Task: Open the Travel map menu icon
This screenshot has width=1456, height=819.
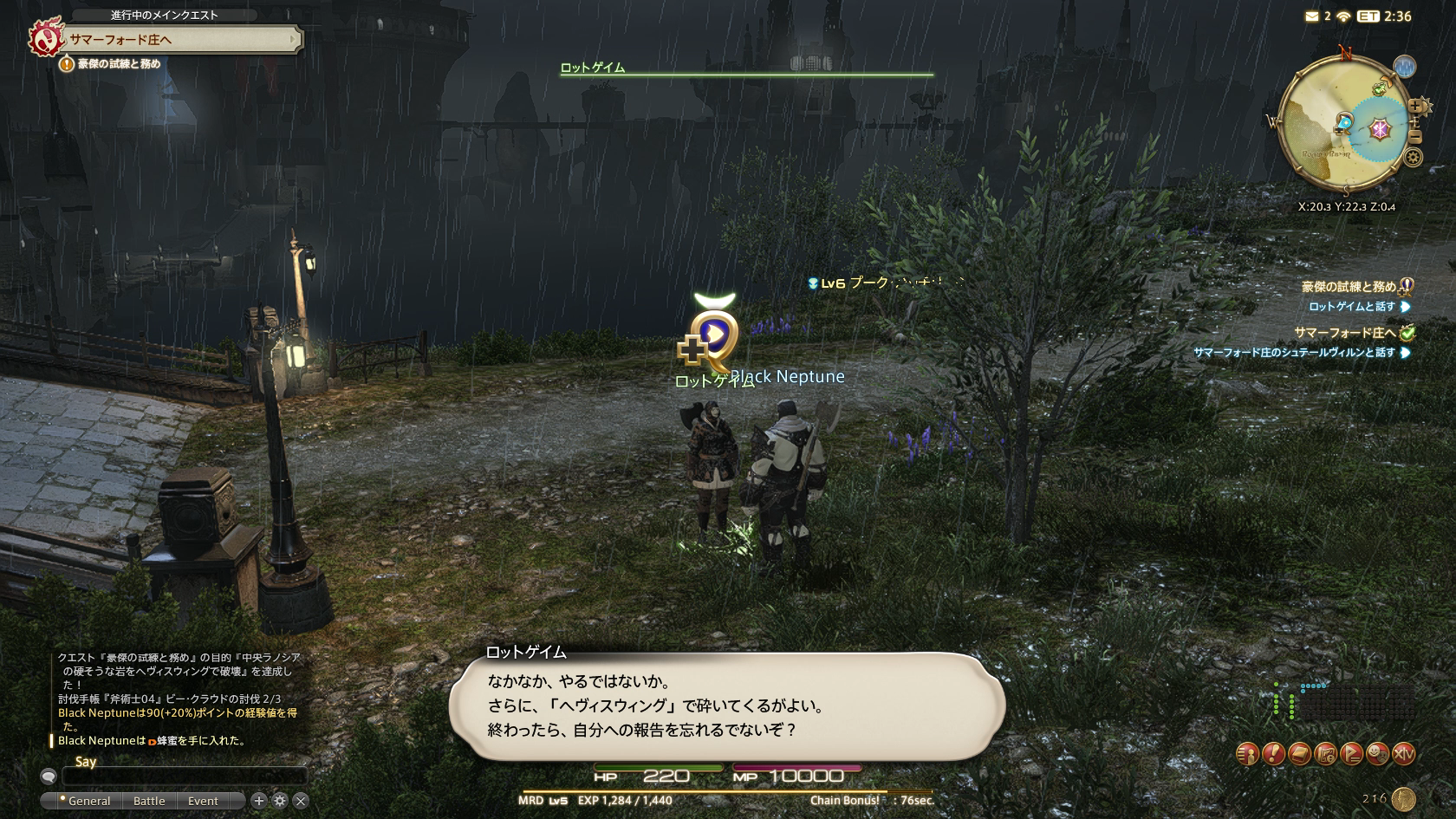Action: [x=1325, y=754]
